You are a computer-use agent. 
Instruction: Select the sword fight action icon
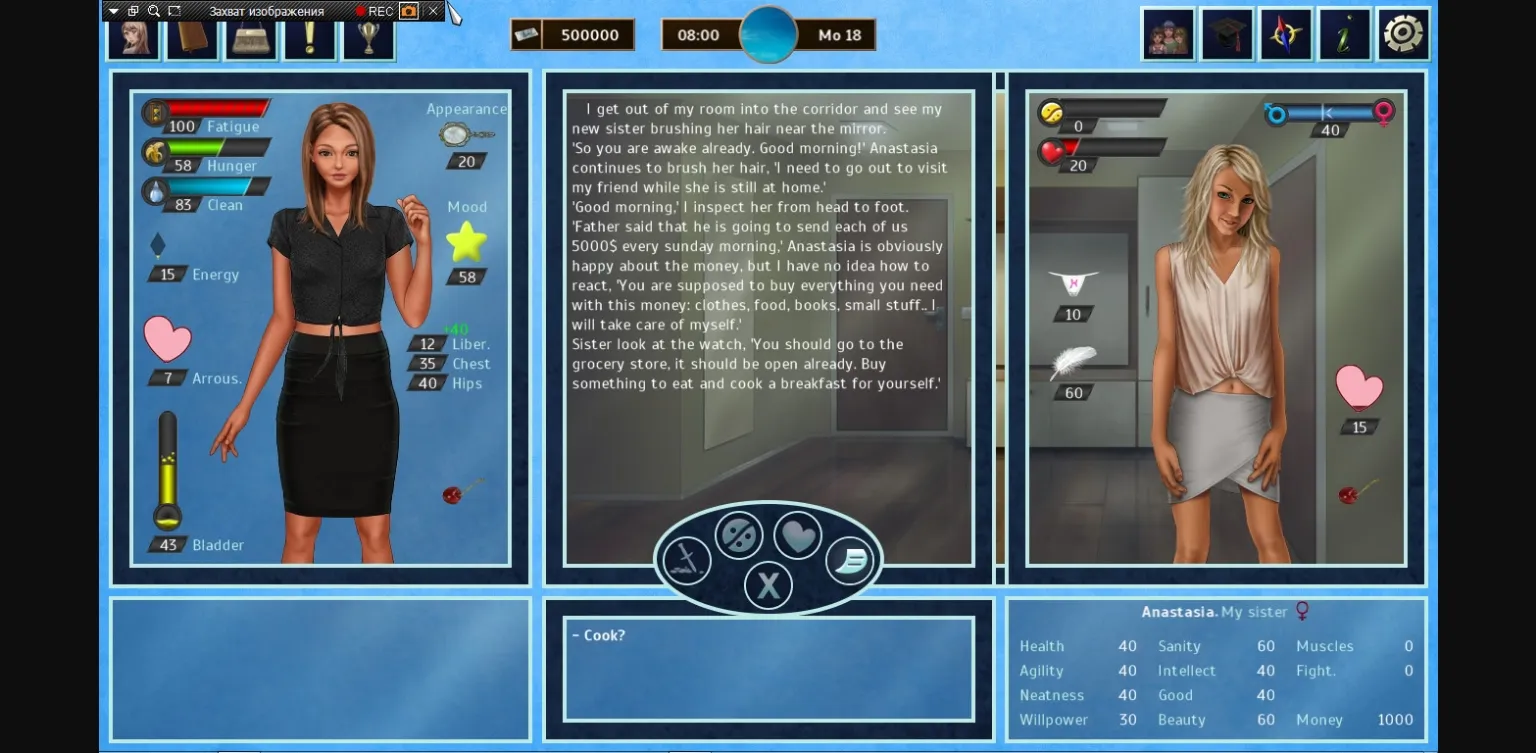[688, 559]
